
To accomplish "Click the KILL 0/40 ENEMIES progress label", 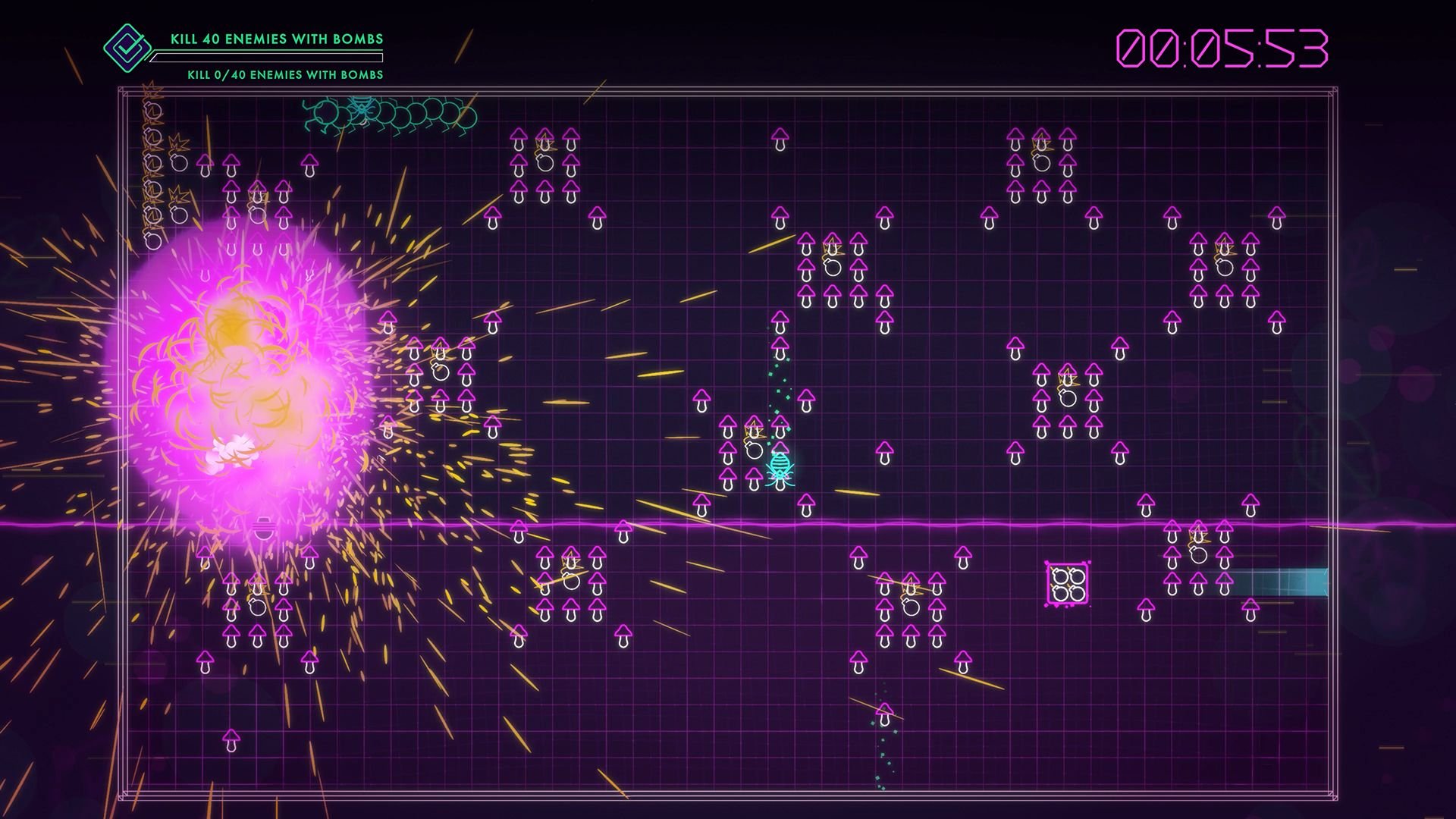I will pyautogui.click(x=284, y=75).
